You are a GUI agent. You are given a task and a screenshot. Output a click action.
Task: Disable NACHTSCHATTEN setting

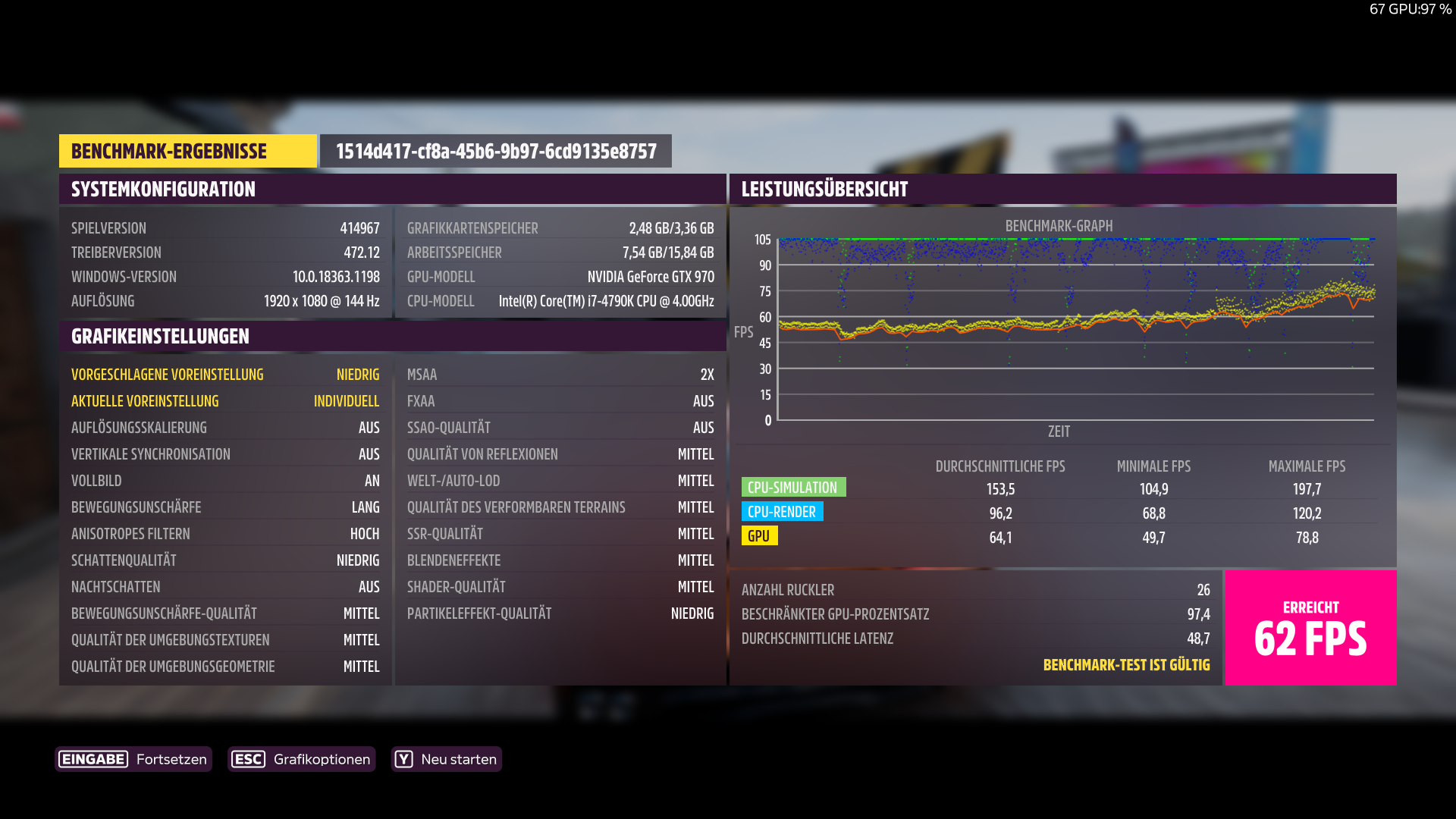[225, 586]
